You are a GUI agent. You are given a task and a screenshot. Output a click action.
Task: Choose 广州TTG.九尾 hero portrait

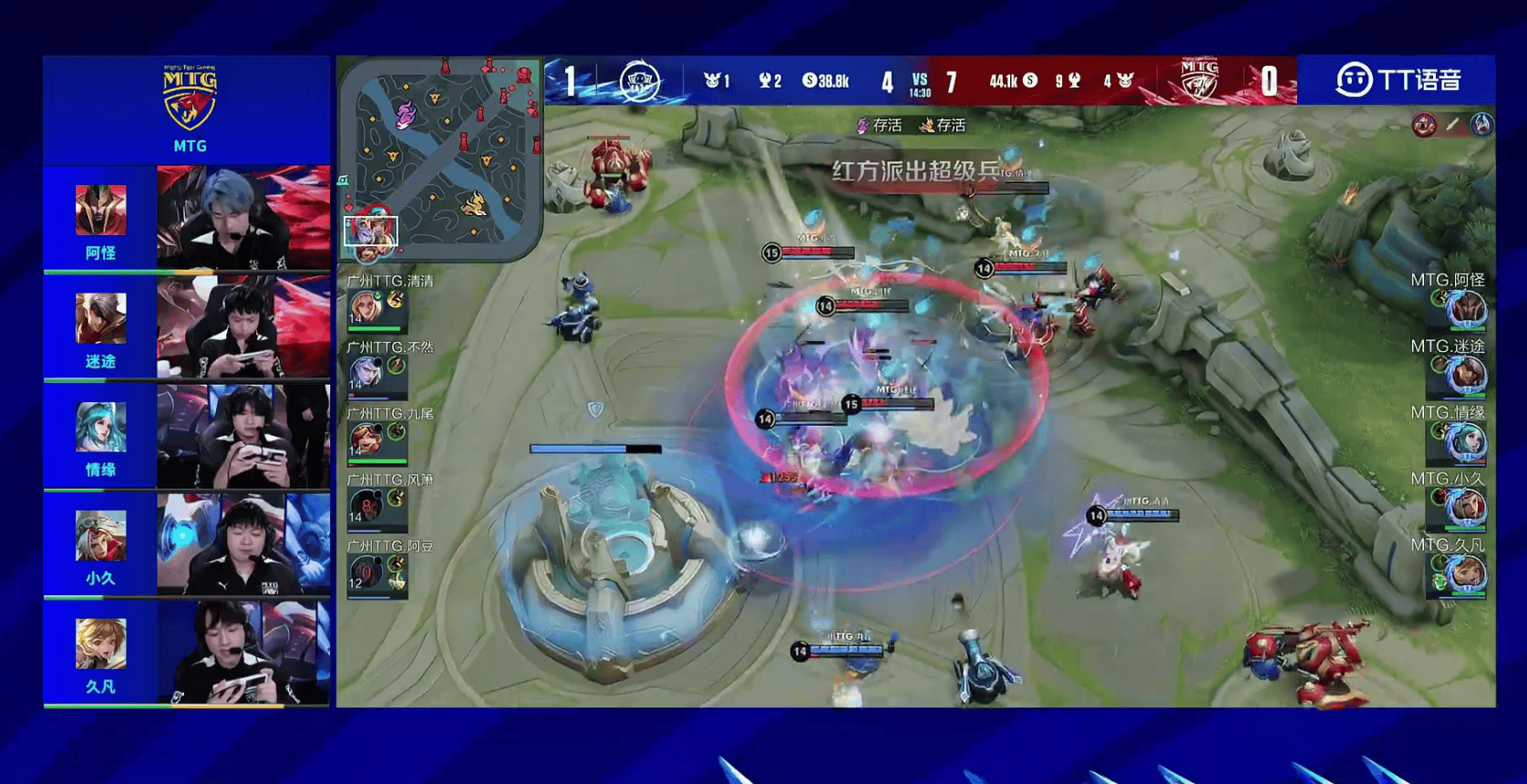click(366, 438)
